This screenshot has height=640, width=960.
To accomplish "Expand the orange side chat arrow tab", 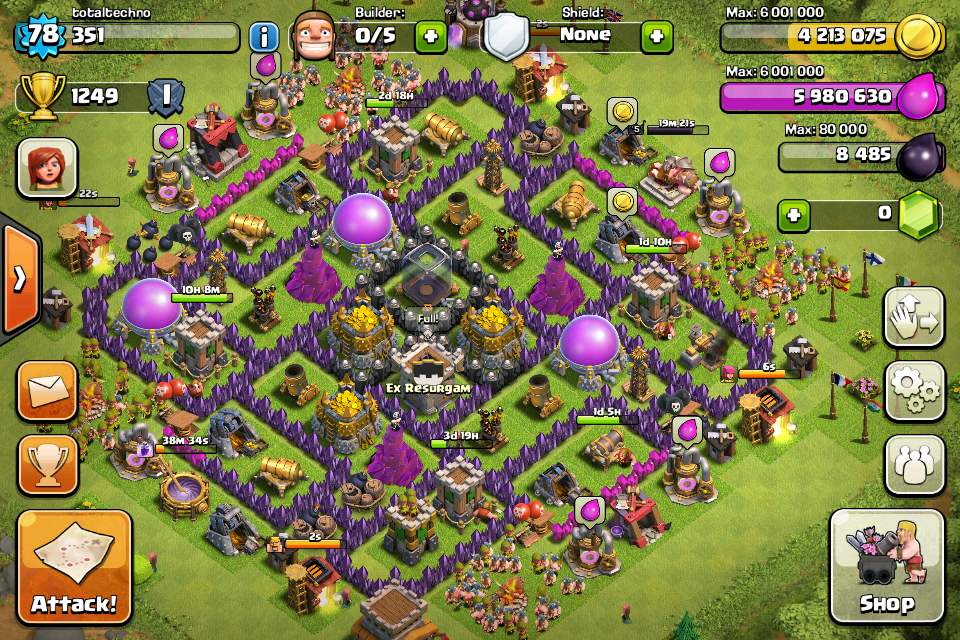I will [x=19, y=279].
